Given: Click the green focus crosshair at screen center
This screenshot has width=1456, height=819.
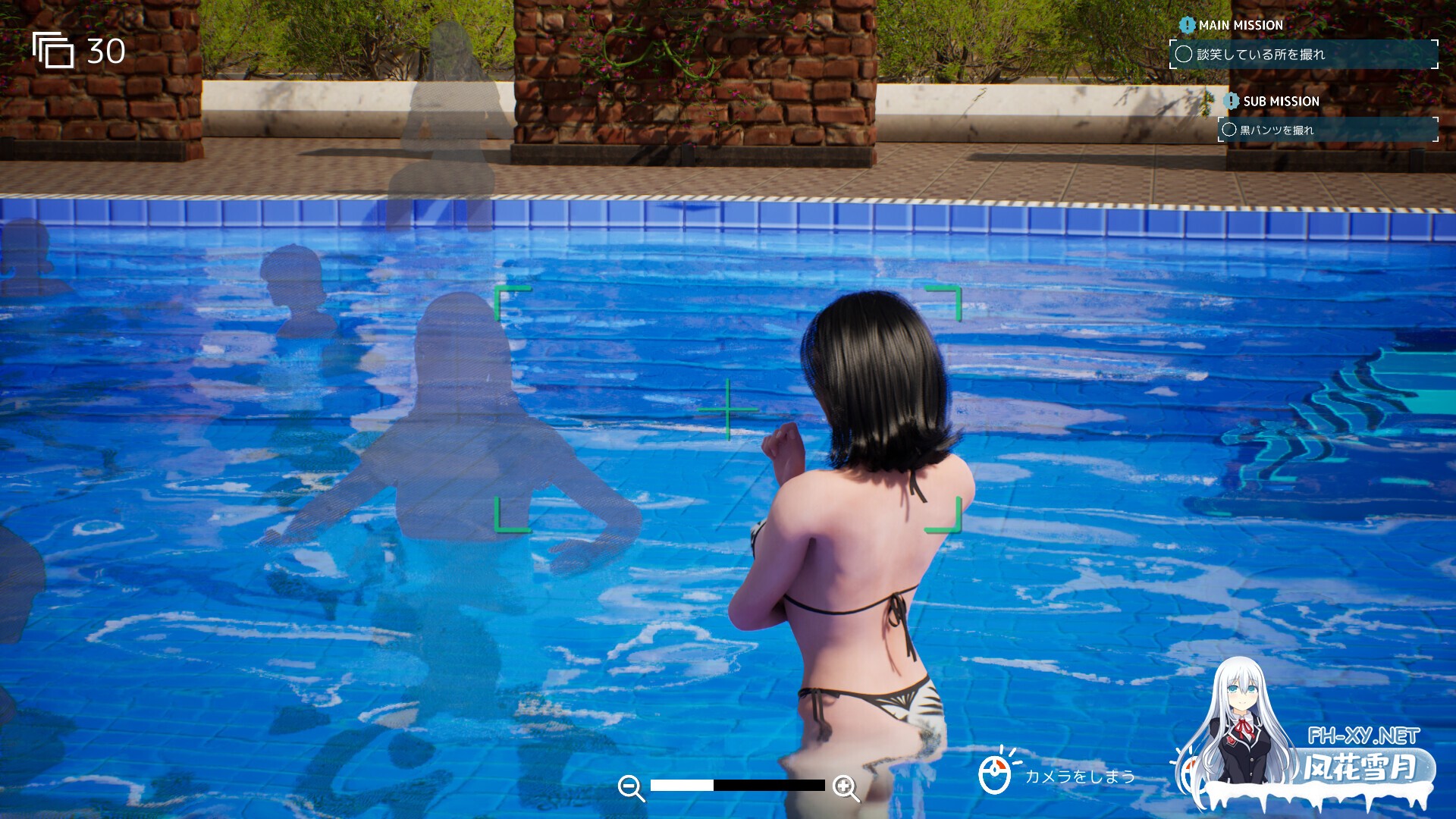Looking at the screenshot, I should tap(727, 409).
